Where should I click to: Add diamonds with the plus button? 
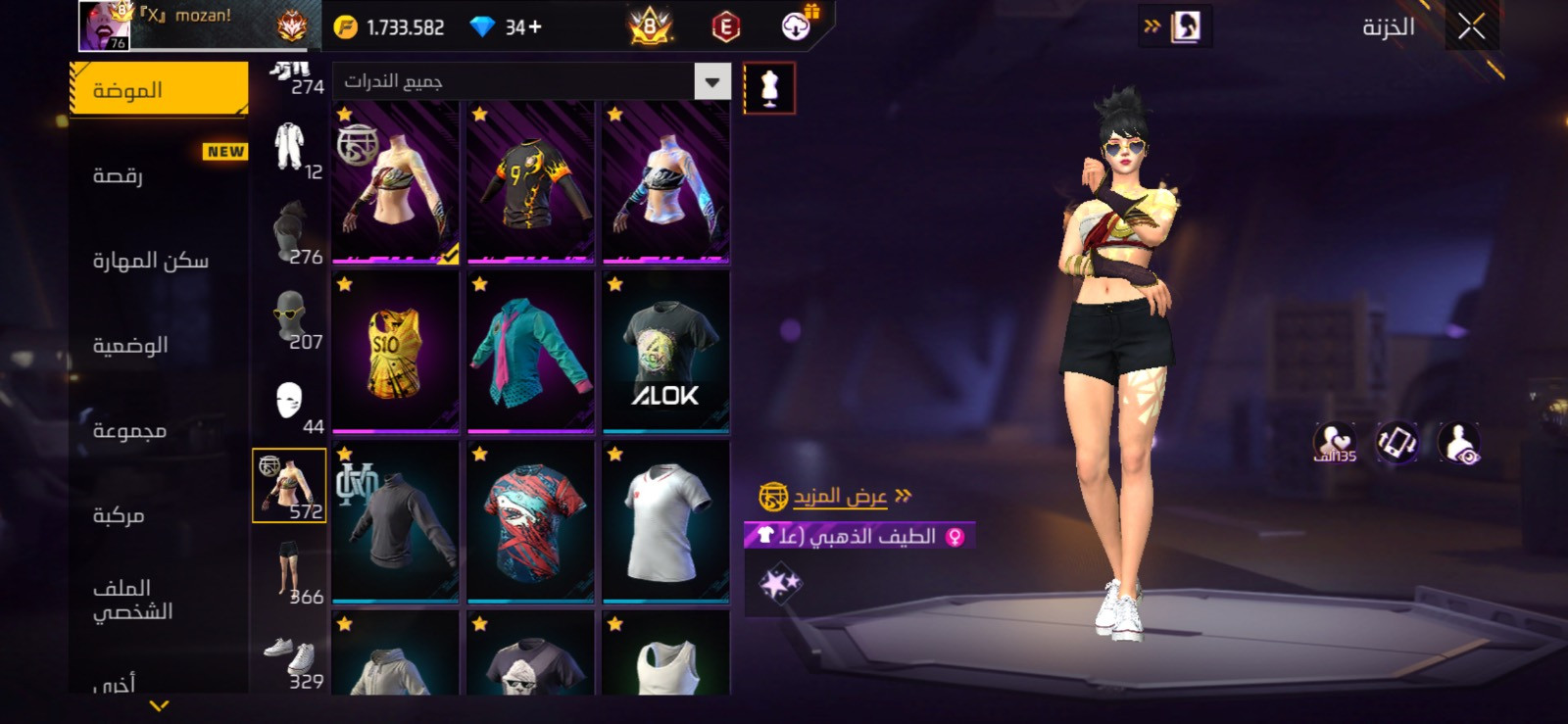(535, 27)
